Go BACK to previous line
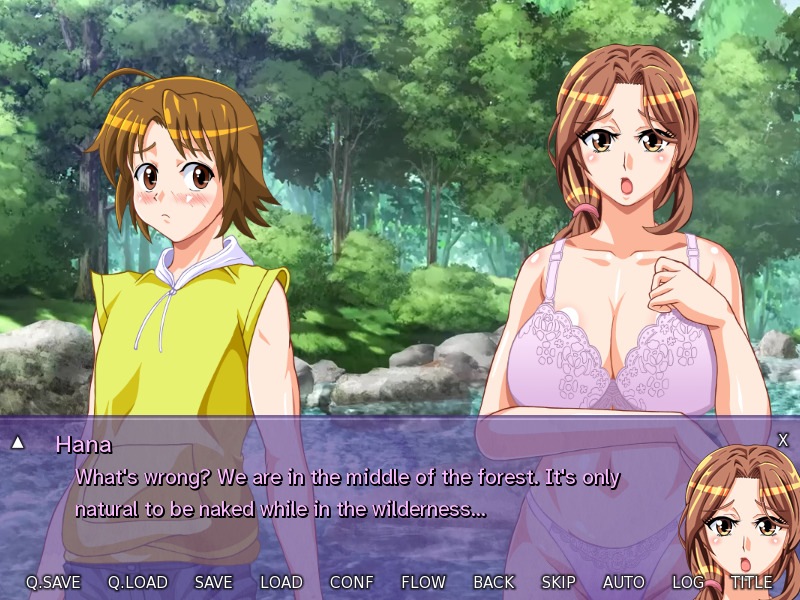Image resolution: width=800 pixels, height=600 pixels. pos(494,582)
